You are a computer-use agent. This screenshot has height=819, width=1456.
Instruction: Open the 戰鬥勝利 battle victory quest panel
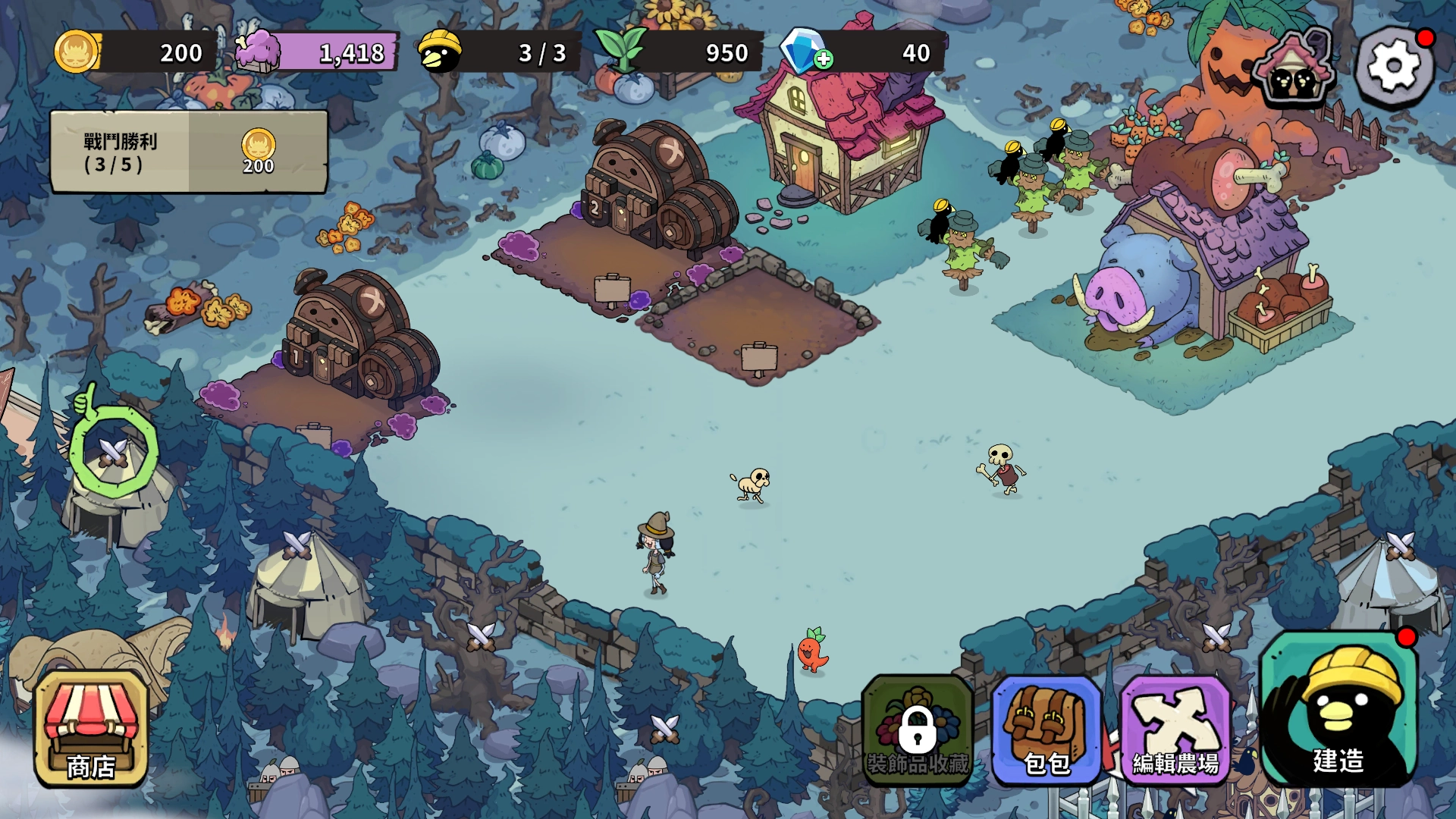tap(189, 152)
